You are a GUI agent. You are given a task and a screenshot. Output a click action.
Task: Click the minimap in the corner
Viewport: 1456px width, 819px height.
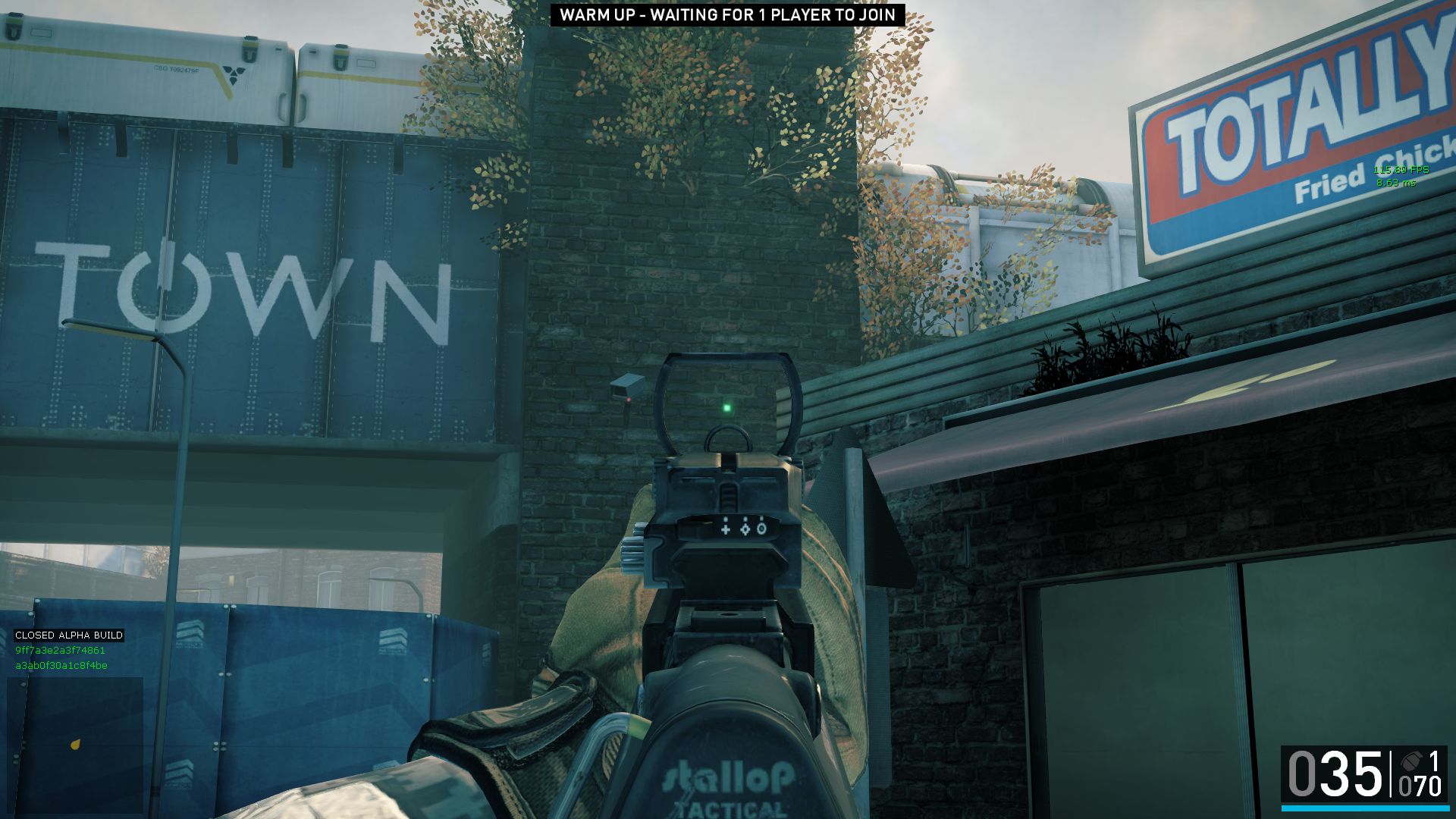75,745
